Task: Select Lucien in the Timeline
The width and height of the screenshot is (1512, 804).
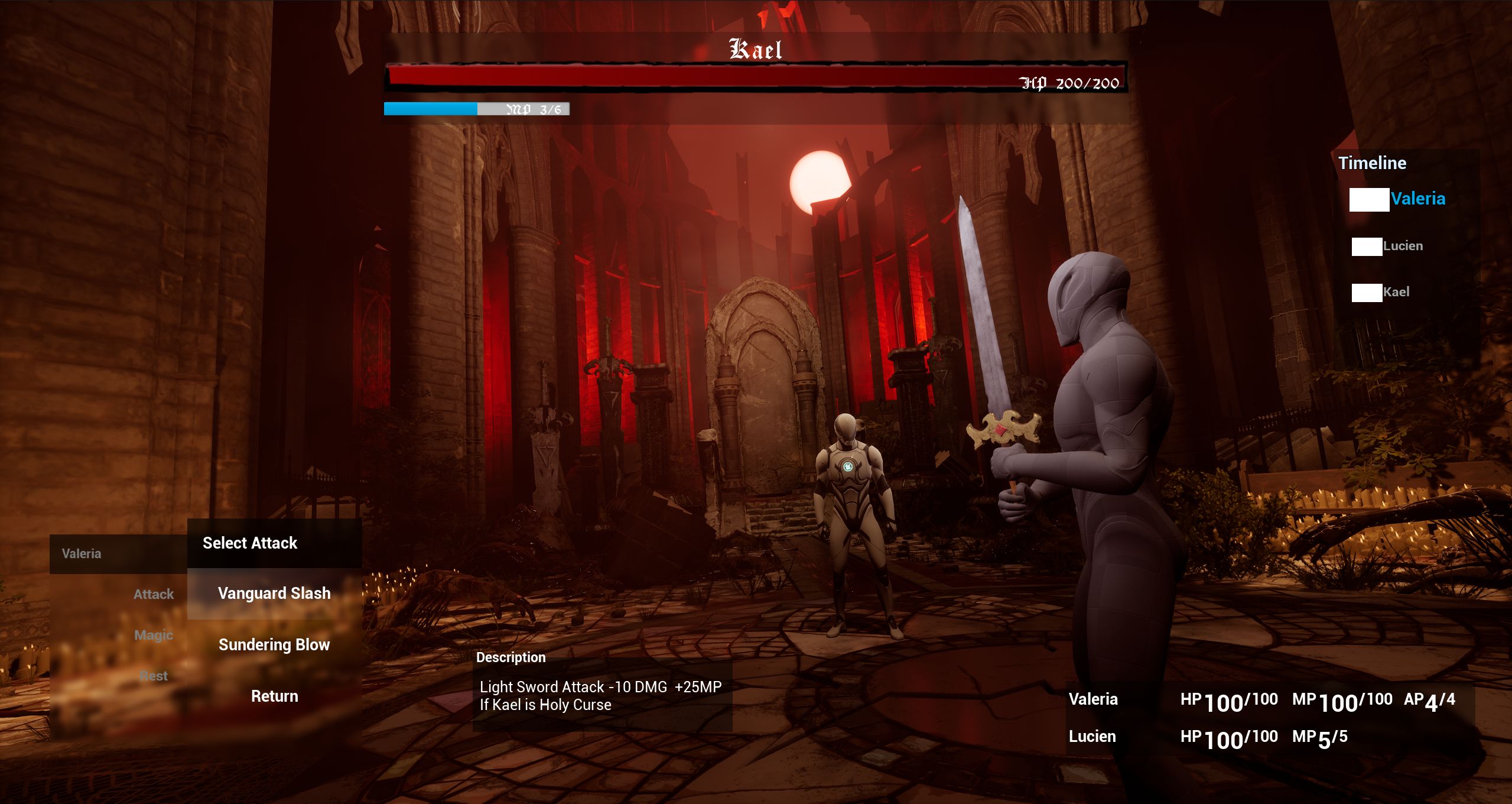Action: 1402,246
